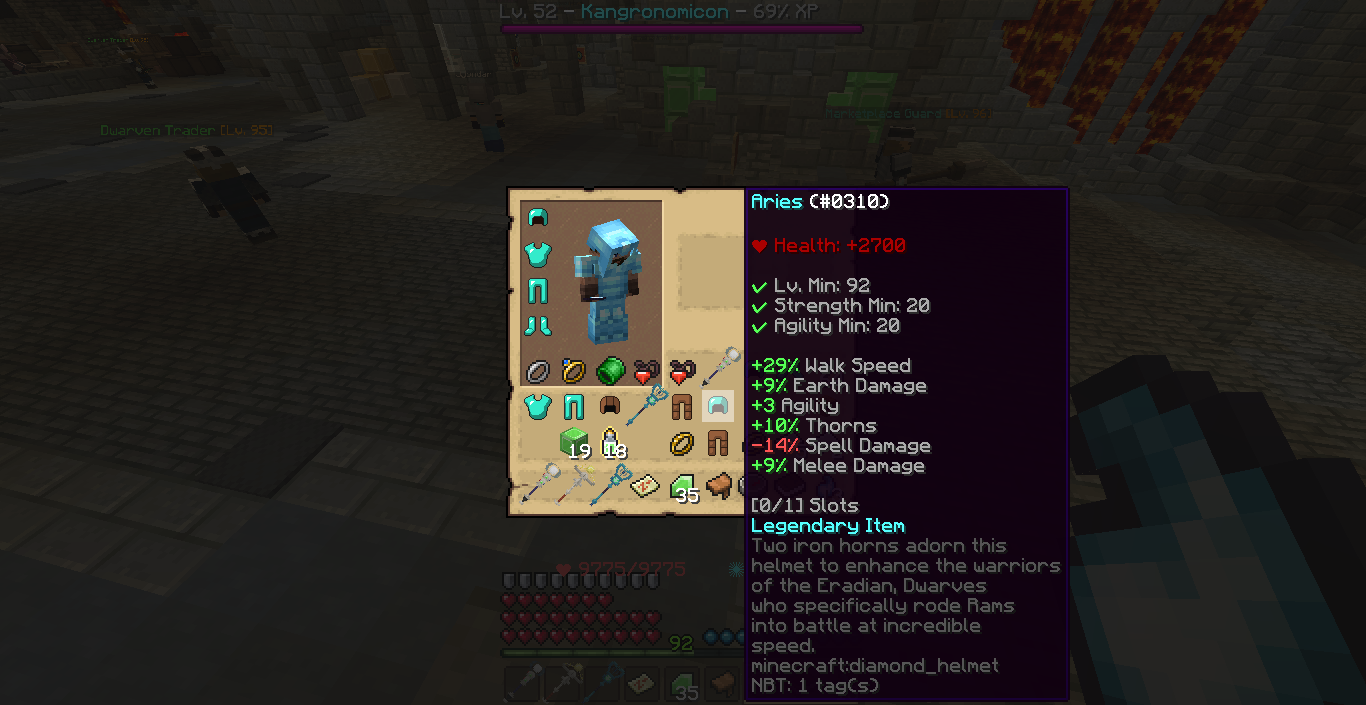The height and width of the screenshot is (705, 1366).
Task: Choose the equipped diamond leggings armor slot
Action: tap(538, 290)
